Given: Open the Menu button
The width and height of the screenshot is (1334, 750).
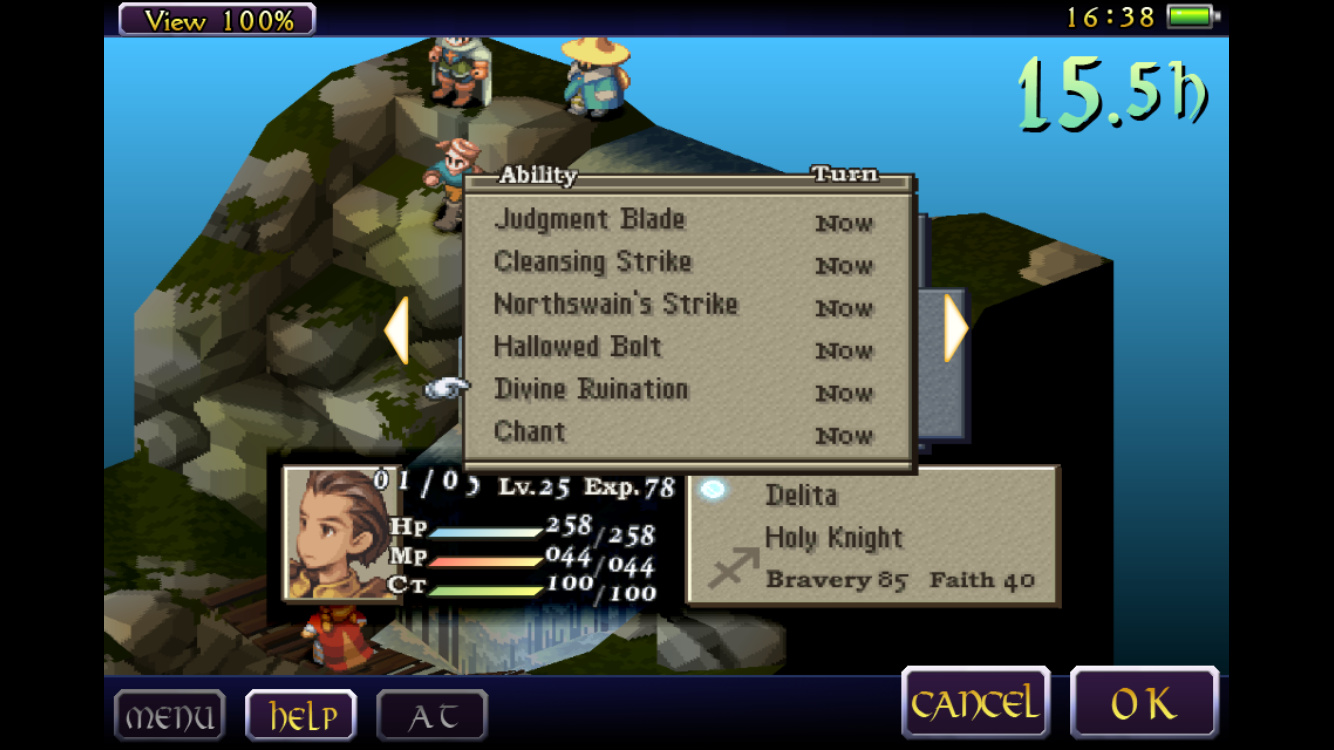Looking at the screenshot, I should click(x=169, y=716).
